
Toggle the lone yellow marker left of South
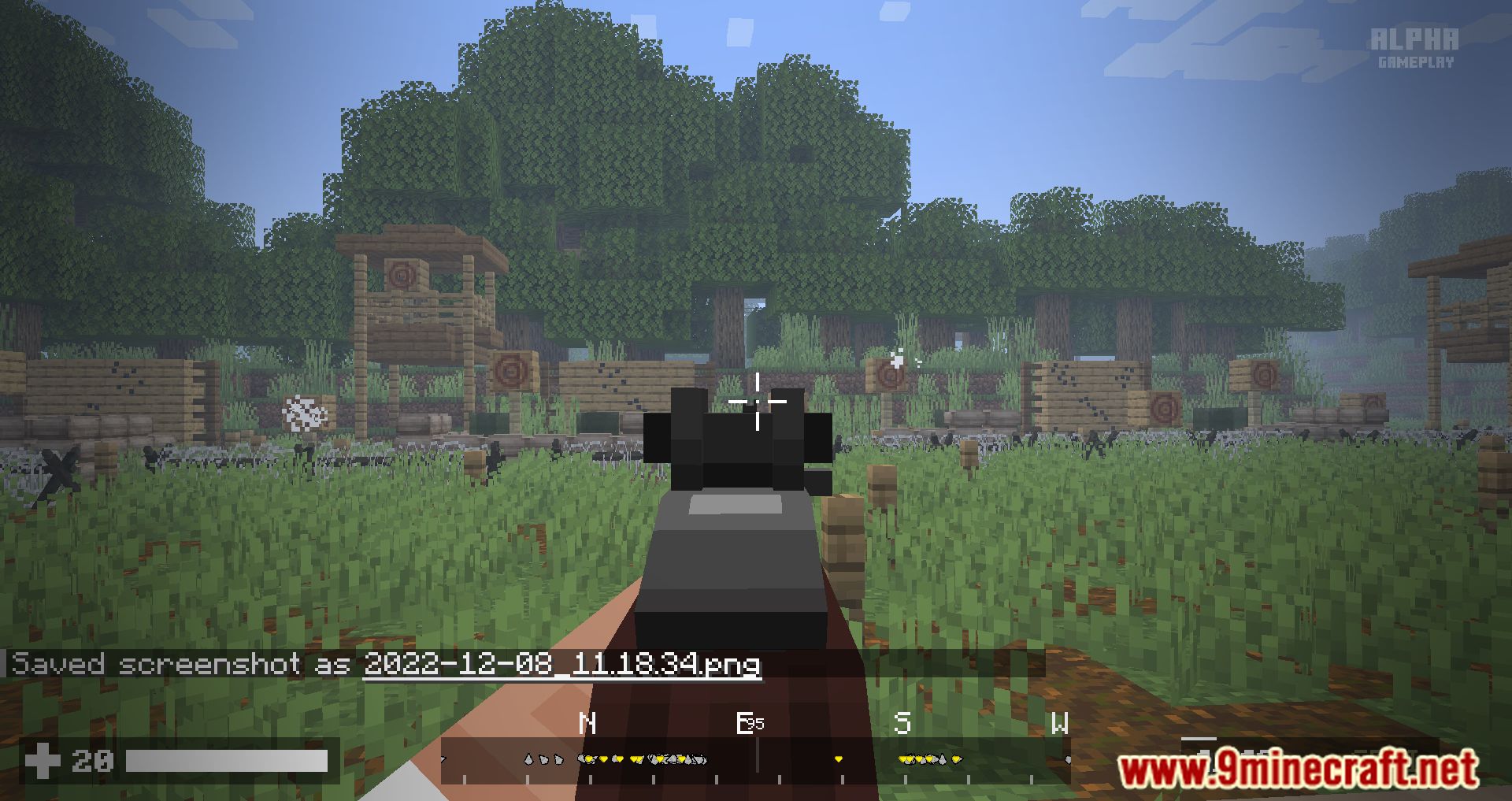839,758
